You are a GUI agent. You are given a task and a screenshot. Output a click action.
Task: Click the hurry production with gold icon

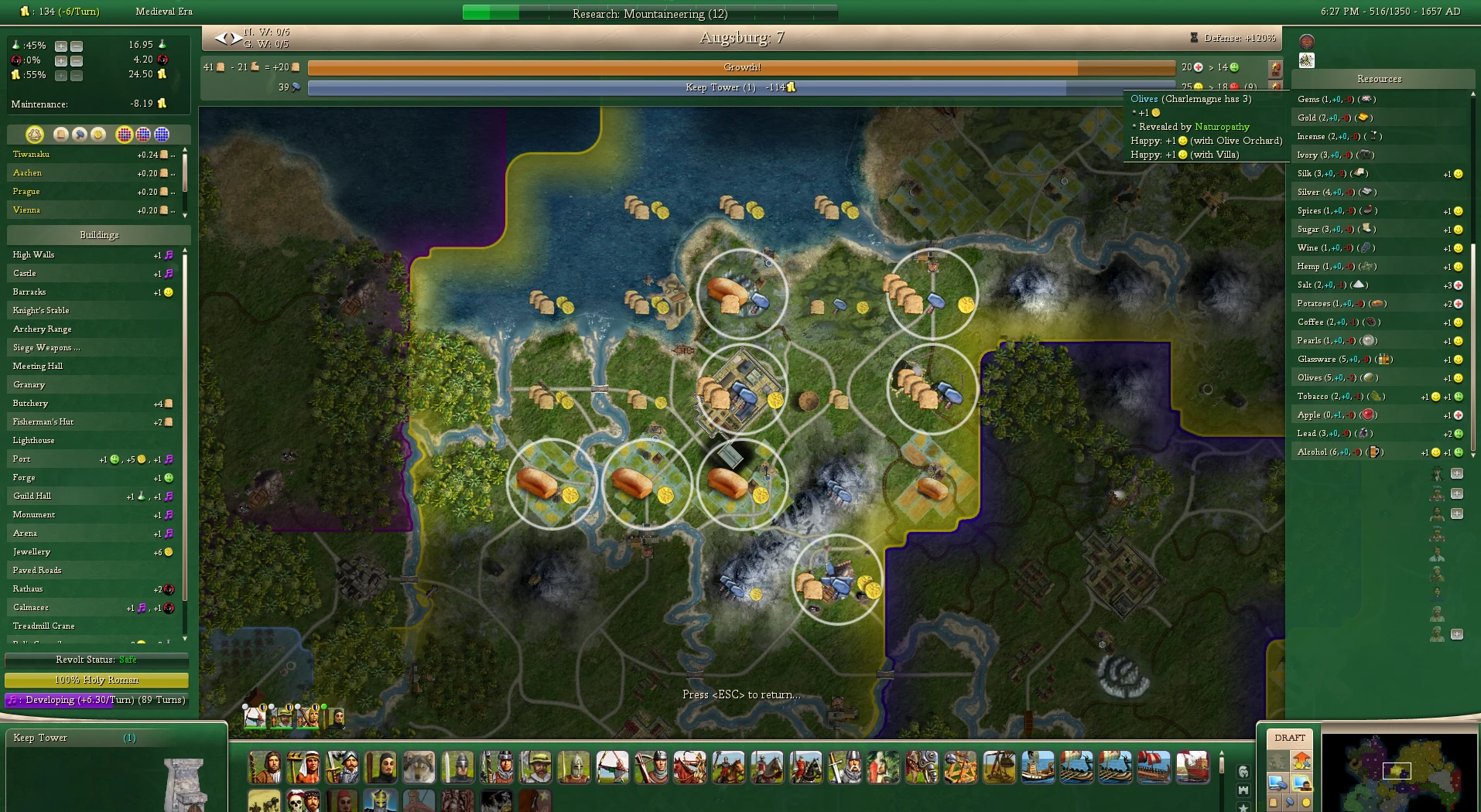pos(1301,761)
